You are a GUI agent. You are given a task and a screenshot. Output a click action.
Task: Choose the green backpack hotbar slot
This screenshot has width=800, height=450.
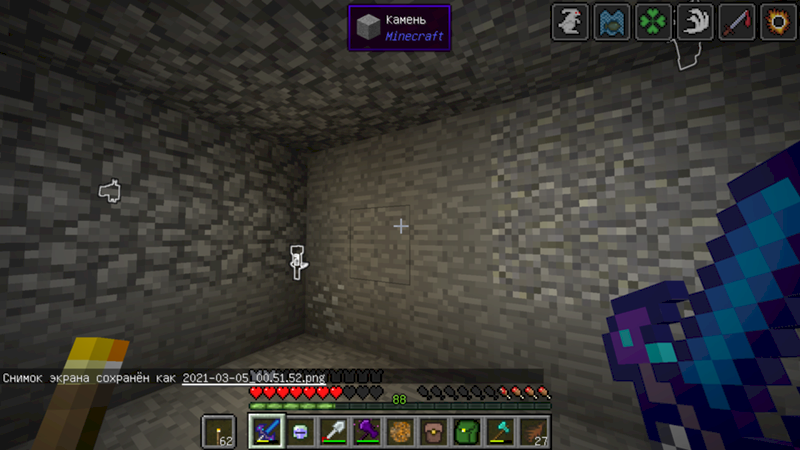(x=467, y=432)
